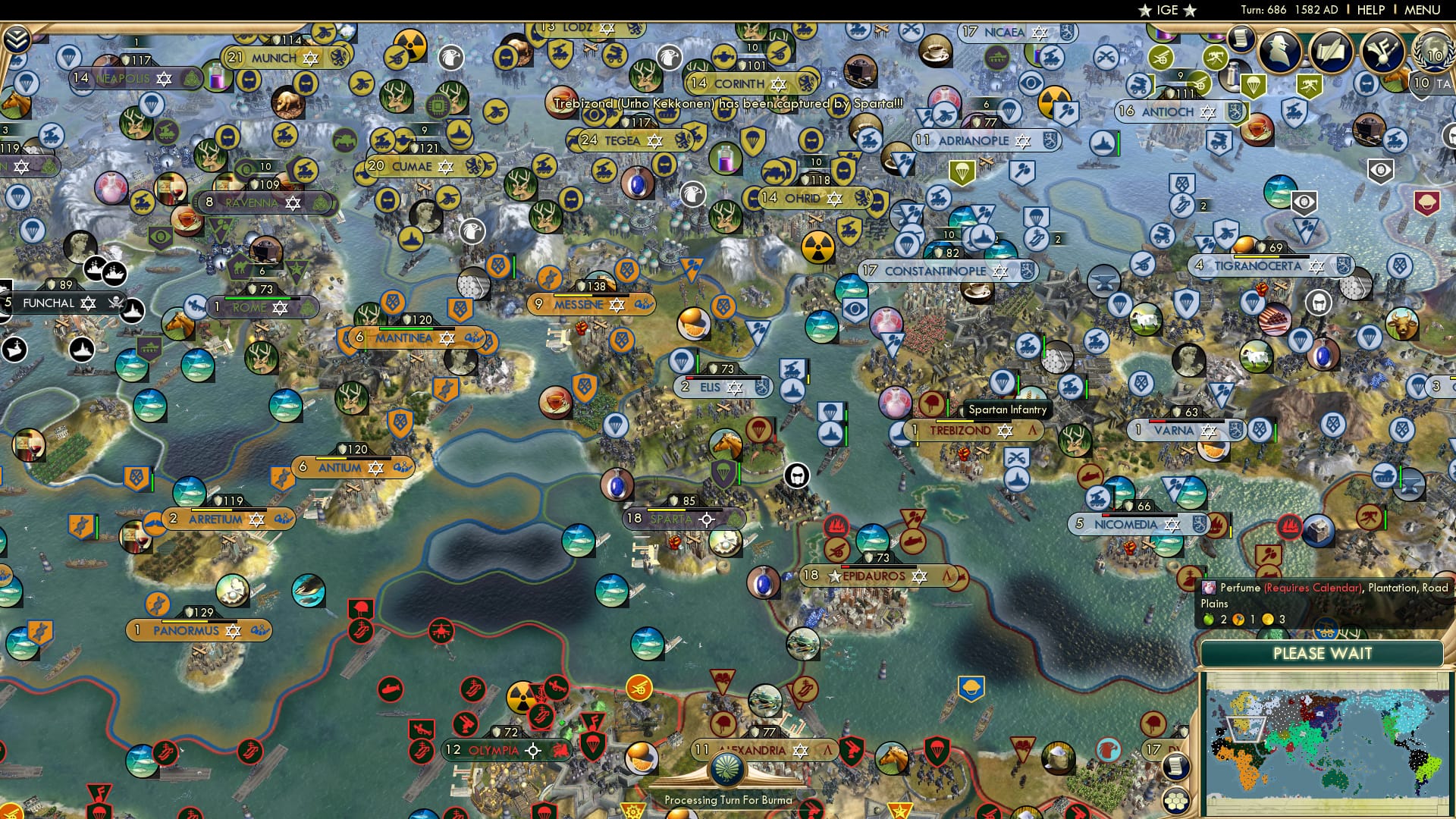Click the notifications scroll icon at top right
The height and width of the screenshot is (819, 1456).
1240,38
